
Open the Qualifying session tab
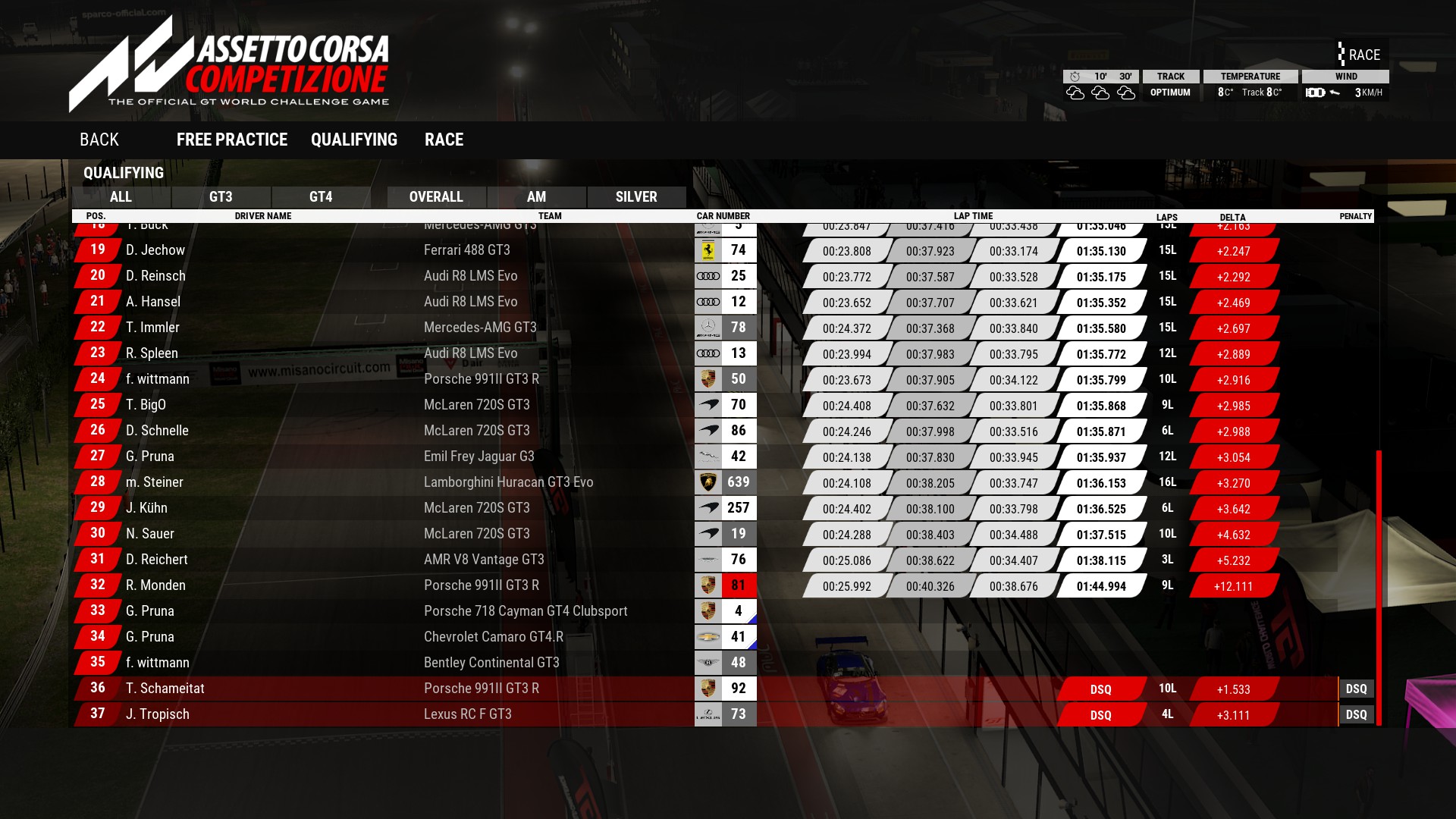[x=353, y=140]
